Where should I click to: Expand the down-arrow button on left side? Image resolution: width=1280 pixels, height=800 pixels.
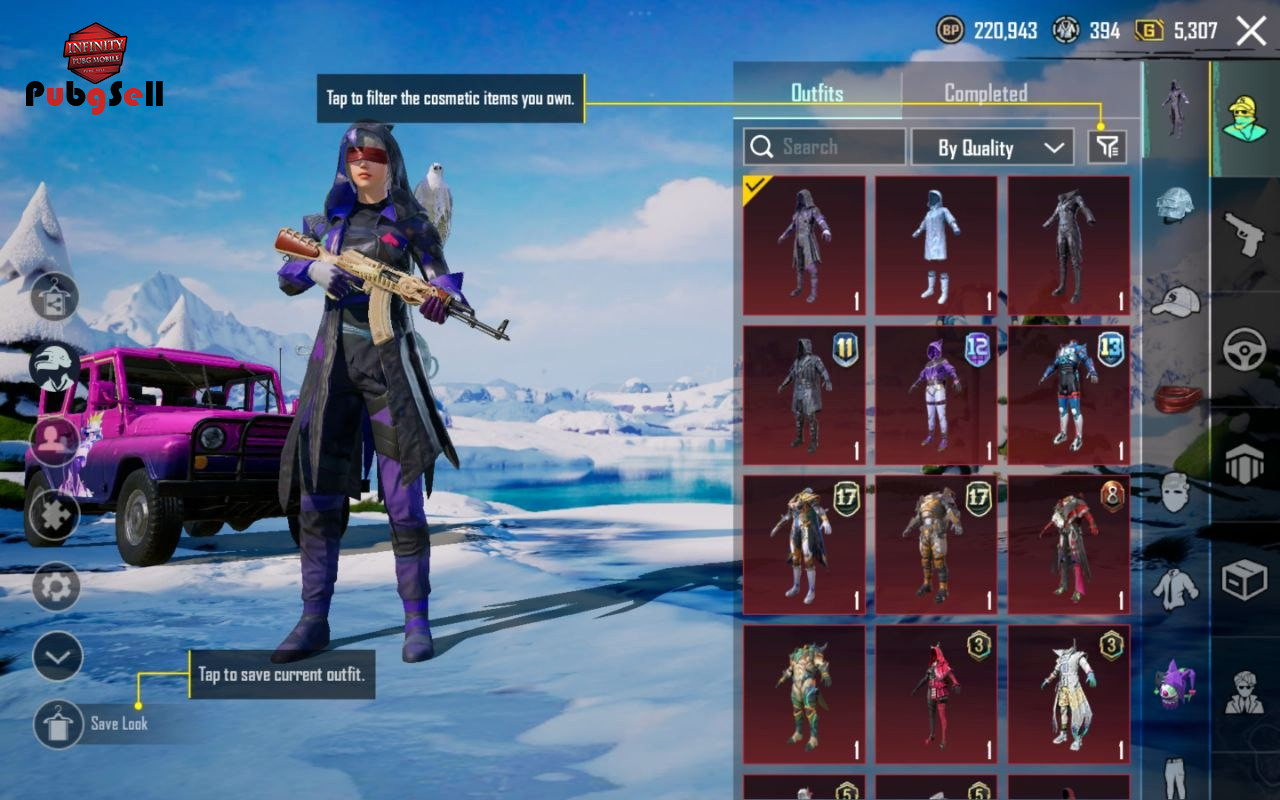[57, 657]
